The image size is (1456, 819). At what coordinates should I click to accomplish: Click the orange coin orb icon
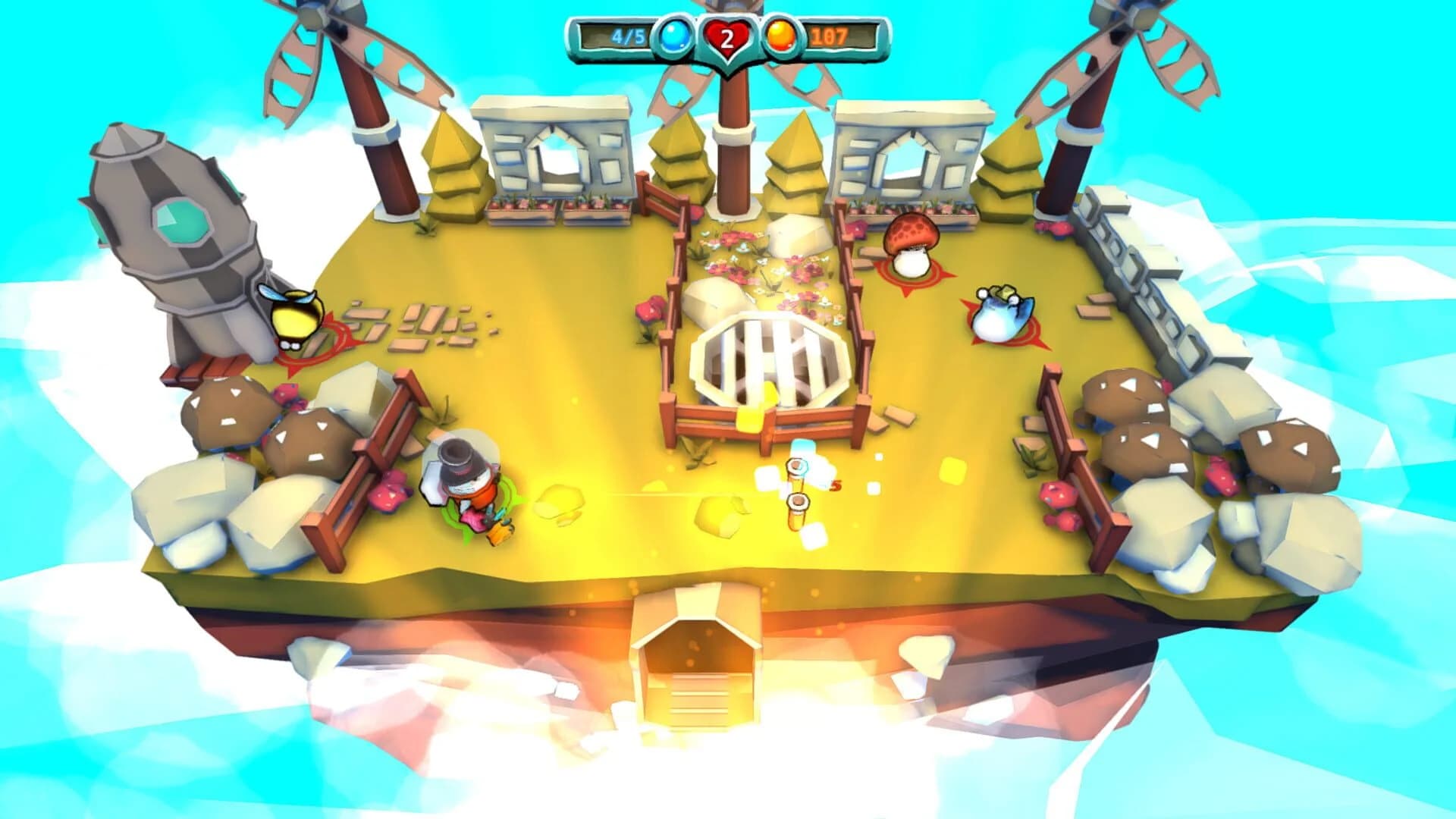point(781,33)
